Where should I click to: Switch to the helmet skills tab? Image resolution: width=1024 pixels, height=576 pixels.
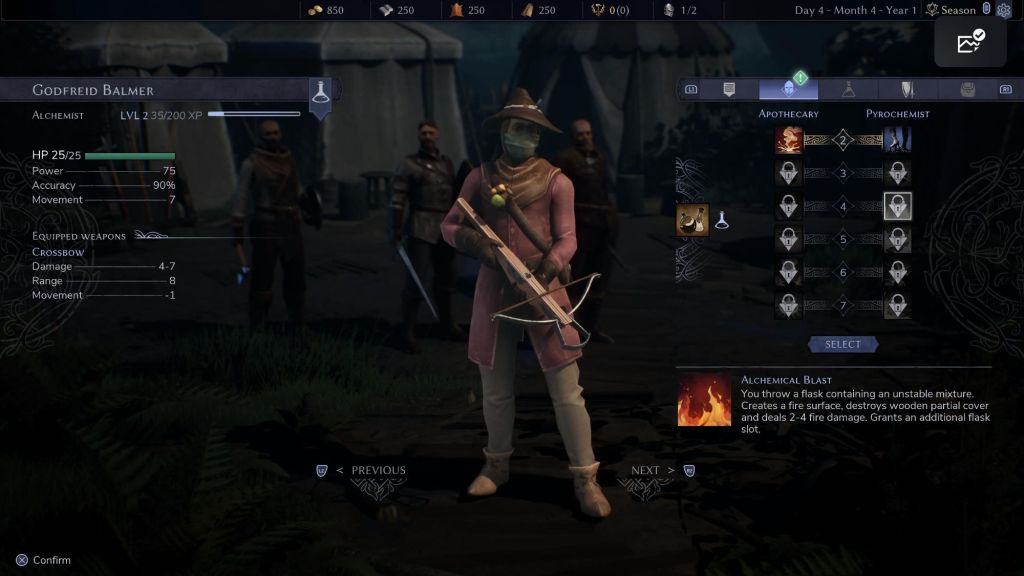click(788, 90)
